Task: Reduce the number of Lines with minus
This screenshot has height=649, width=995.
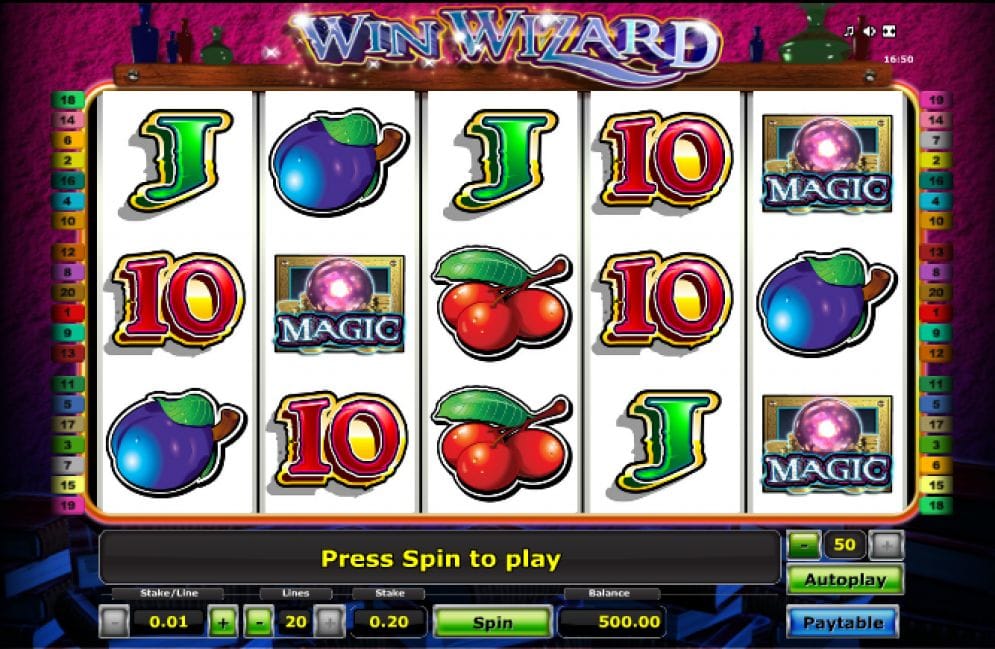Action: [258, 622]
